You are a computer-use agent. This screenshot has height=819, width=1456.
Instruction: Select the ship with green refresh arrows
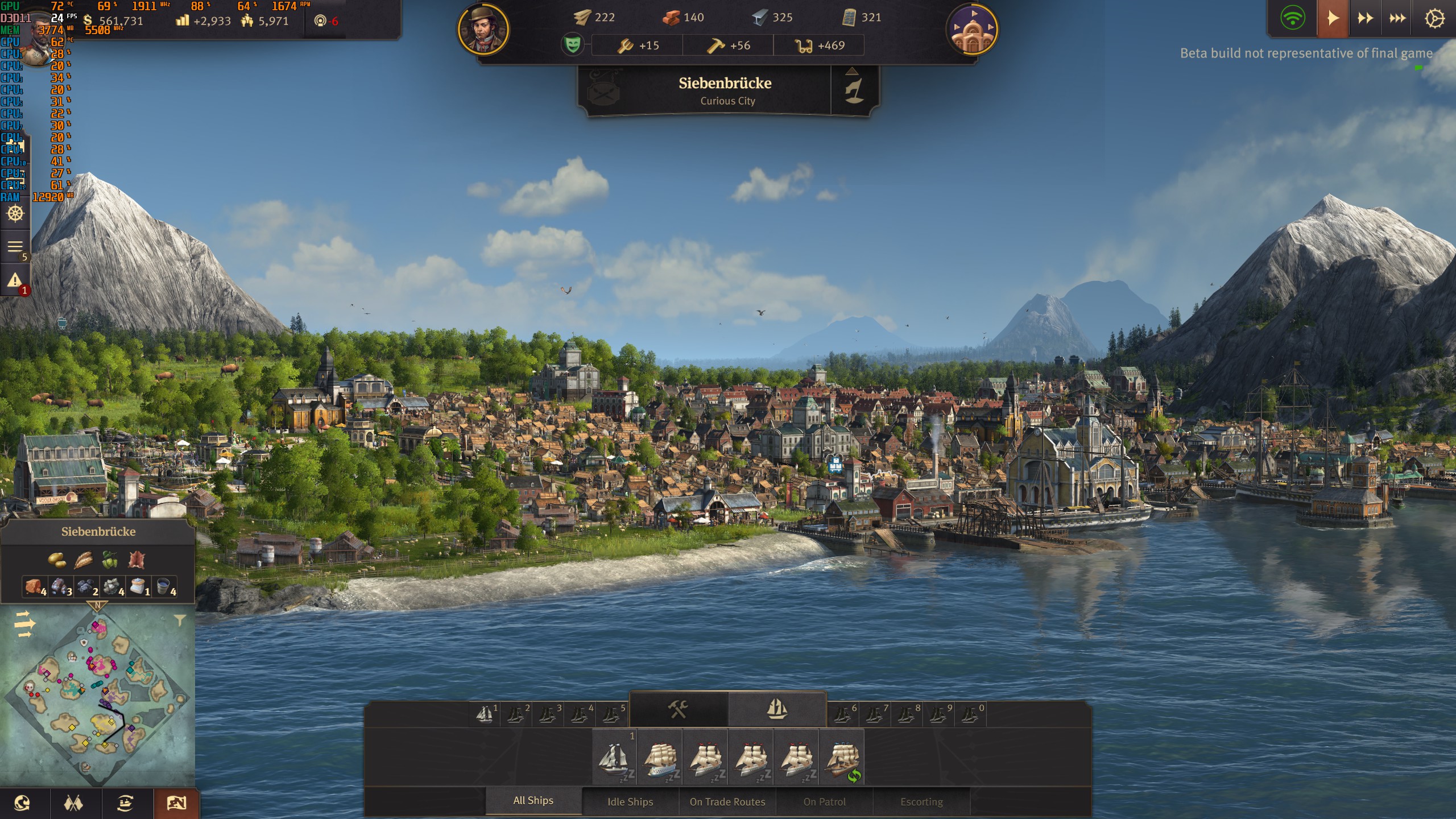[x=842, y=759]
